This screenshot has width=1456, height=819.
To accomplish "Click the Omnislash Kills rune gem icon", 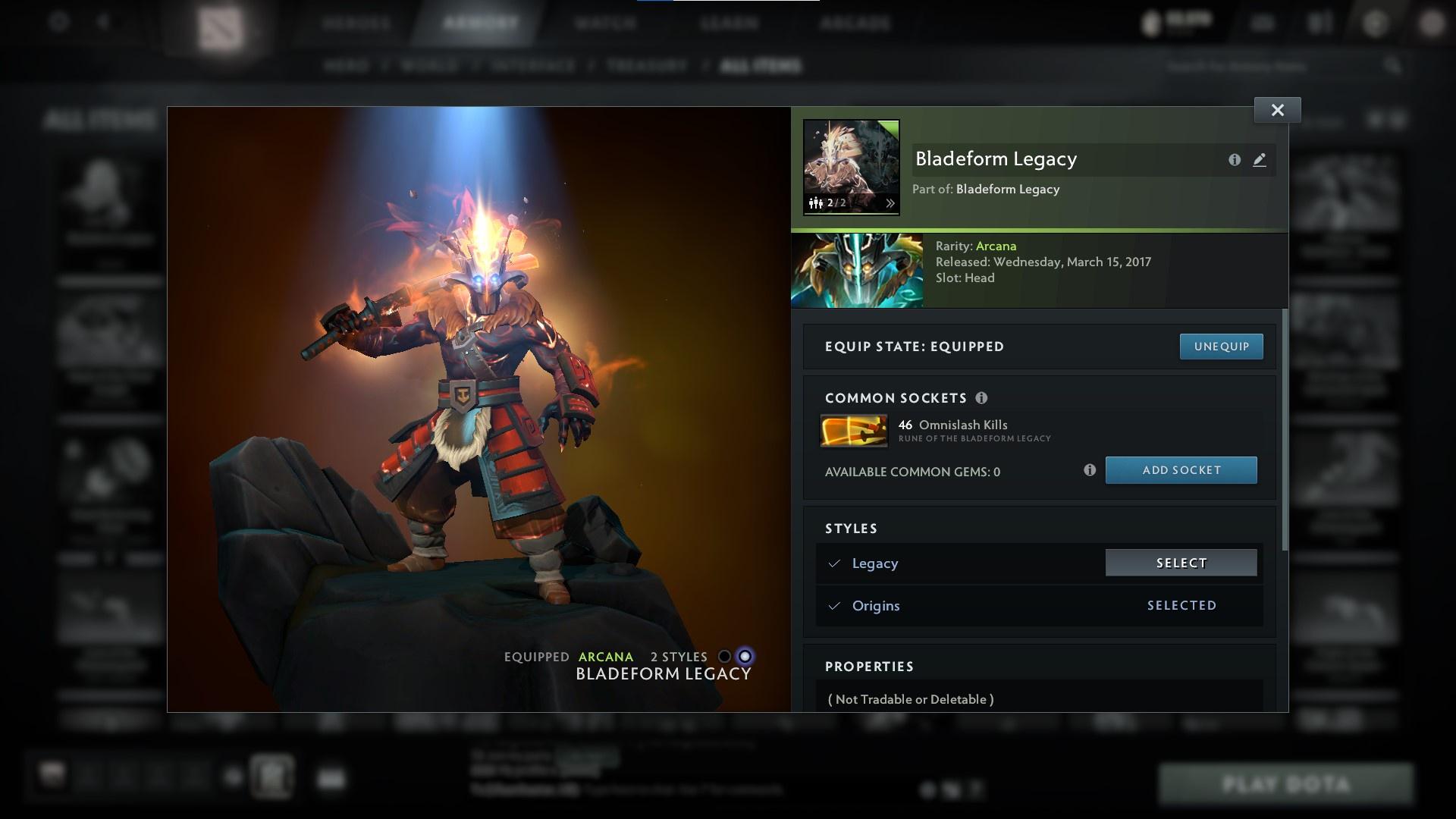I will point(854,430).
